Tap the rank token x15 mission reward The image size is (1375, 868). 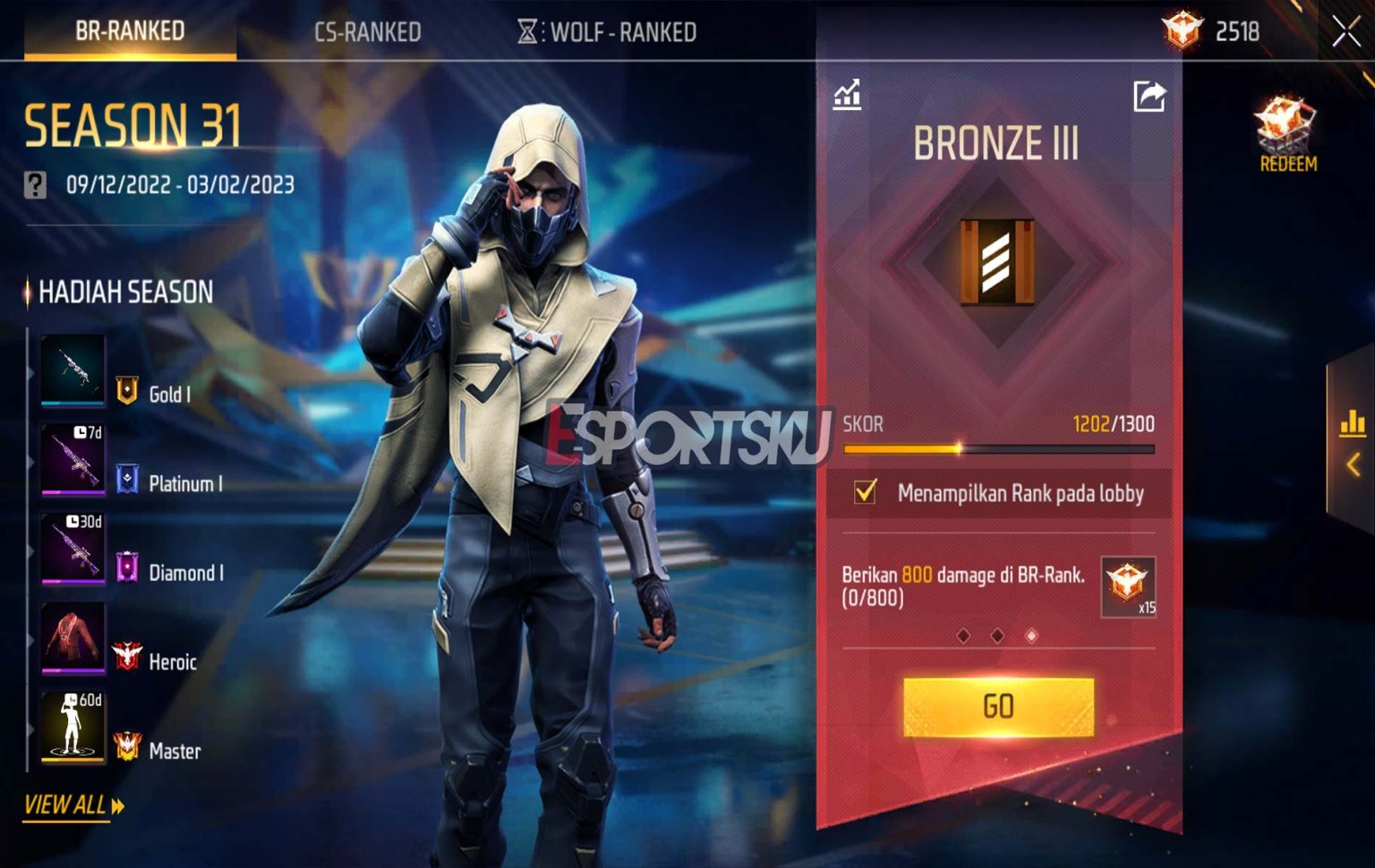[x=1128, y=586]
